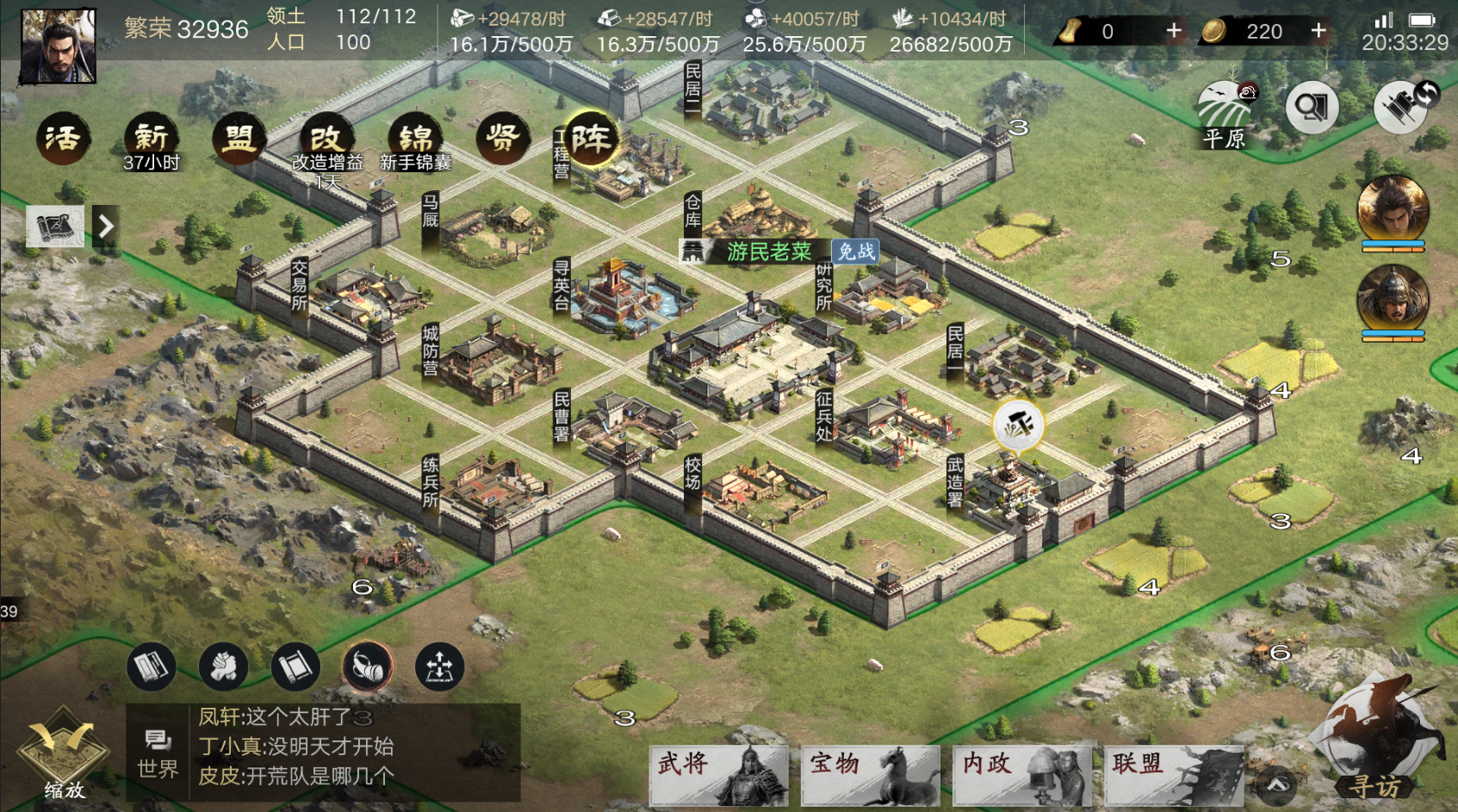Screen dimensions: 1458x812
Task: Add more gold coins with plus button
Action: [x=1318, y=31]
